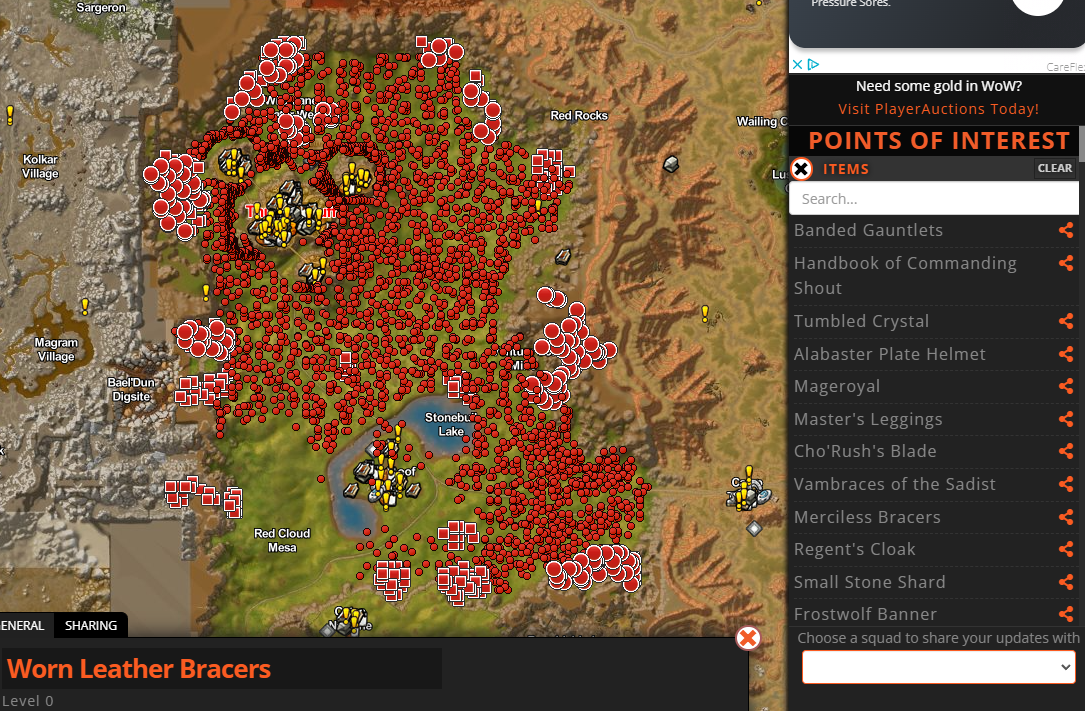1085x711 pixels.
Task: Pick Master's Leggings from the list
Action: (868, 419)
